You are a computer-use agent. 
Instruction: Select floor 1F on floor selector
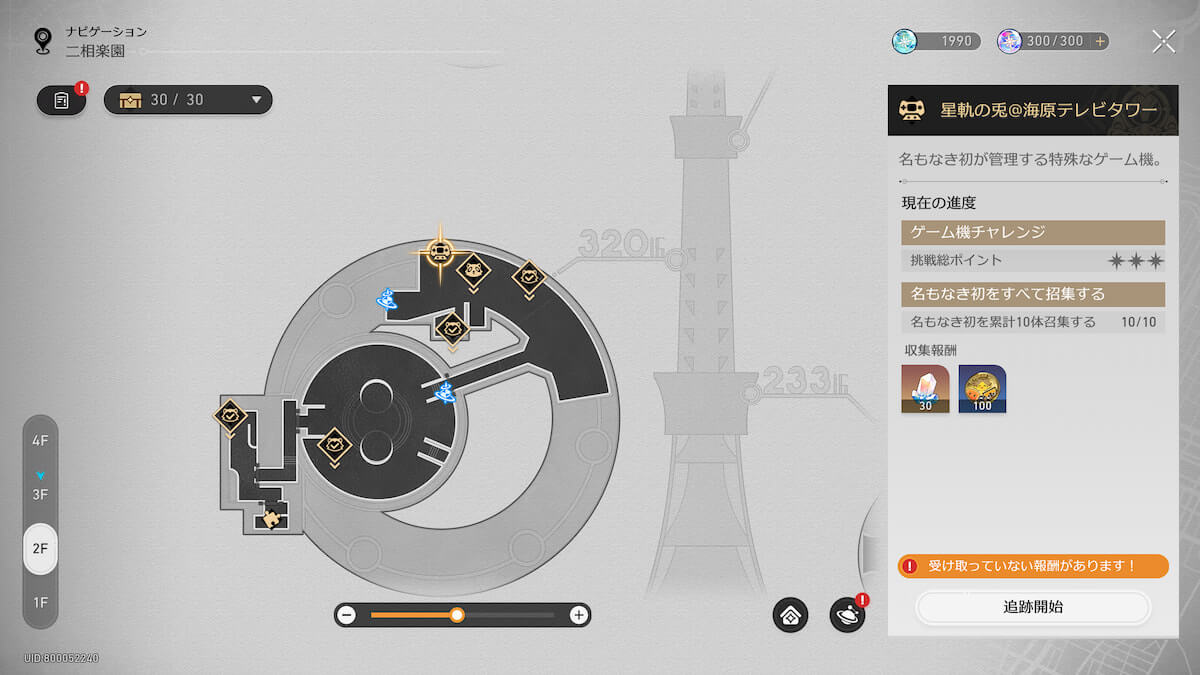coord(40,602)
